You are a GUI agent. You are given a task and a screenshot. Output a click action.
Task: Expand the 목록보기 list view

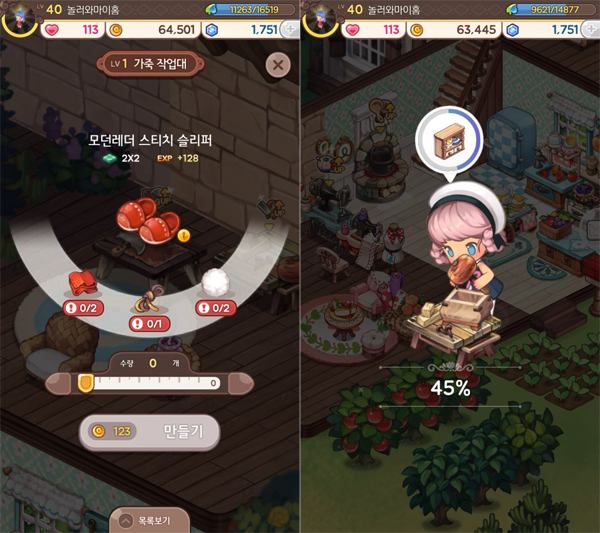(150, 520)
